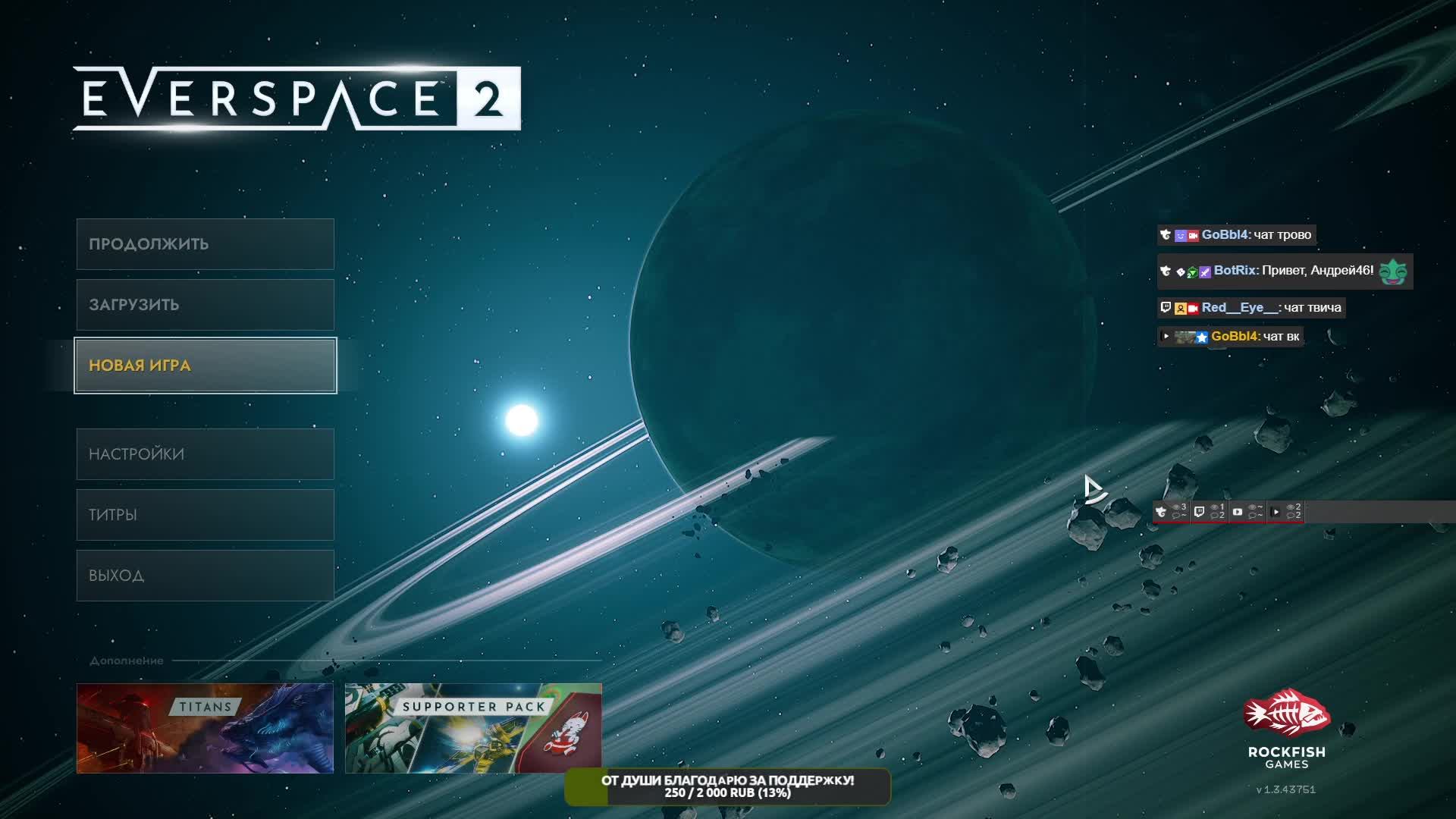Show the Титры credits
The image size is (1456, 819).
(x=205, y=515)
